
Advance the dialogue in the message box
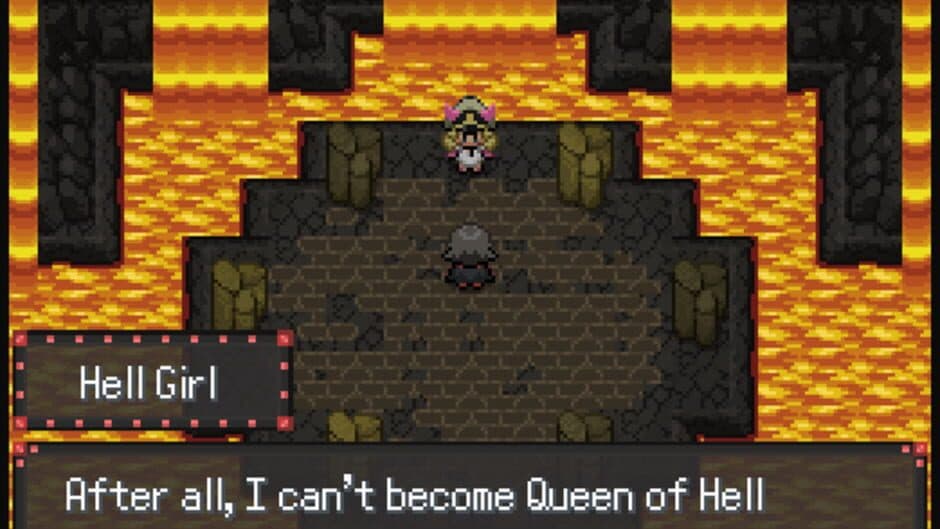(470, 492)
